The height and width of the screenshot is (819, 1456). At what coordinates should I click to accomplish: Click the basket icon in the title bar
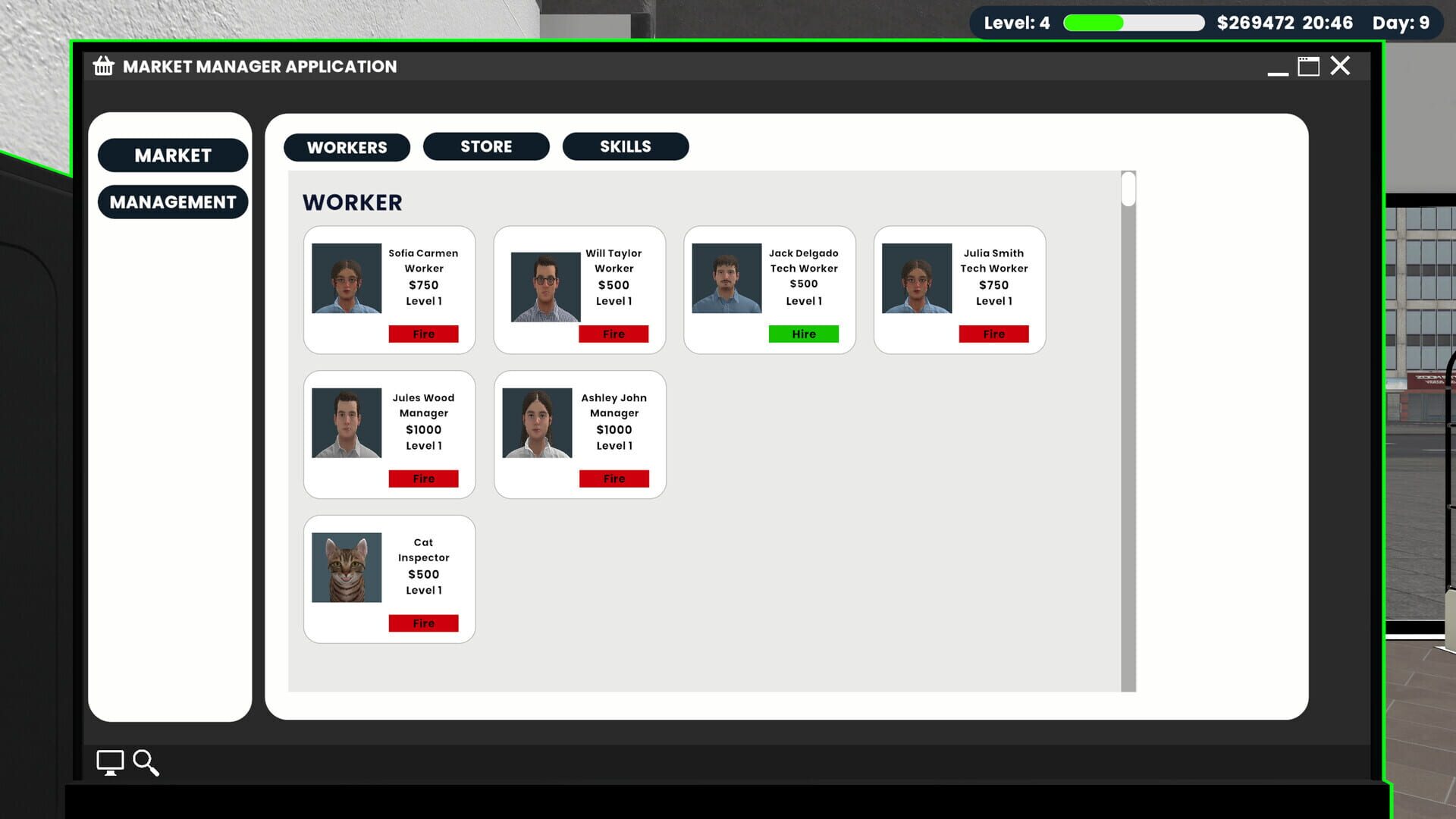(x=104, y=66)
